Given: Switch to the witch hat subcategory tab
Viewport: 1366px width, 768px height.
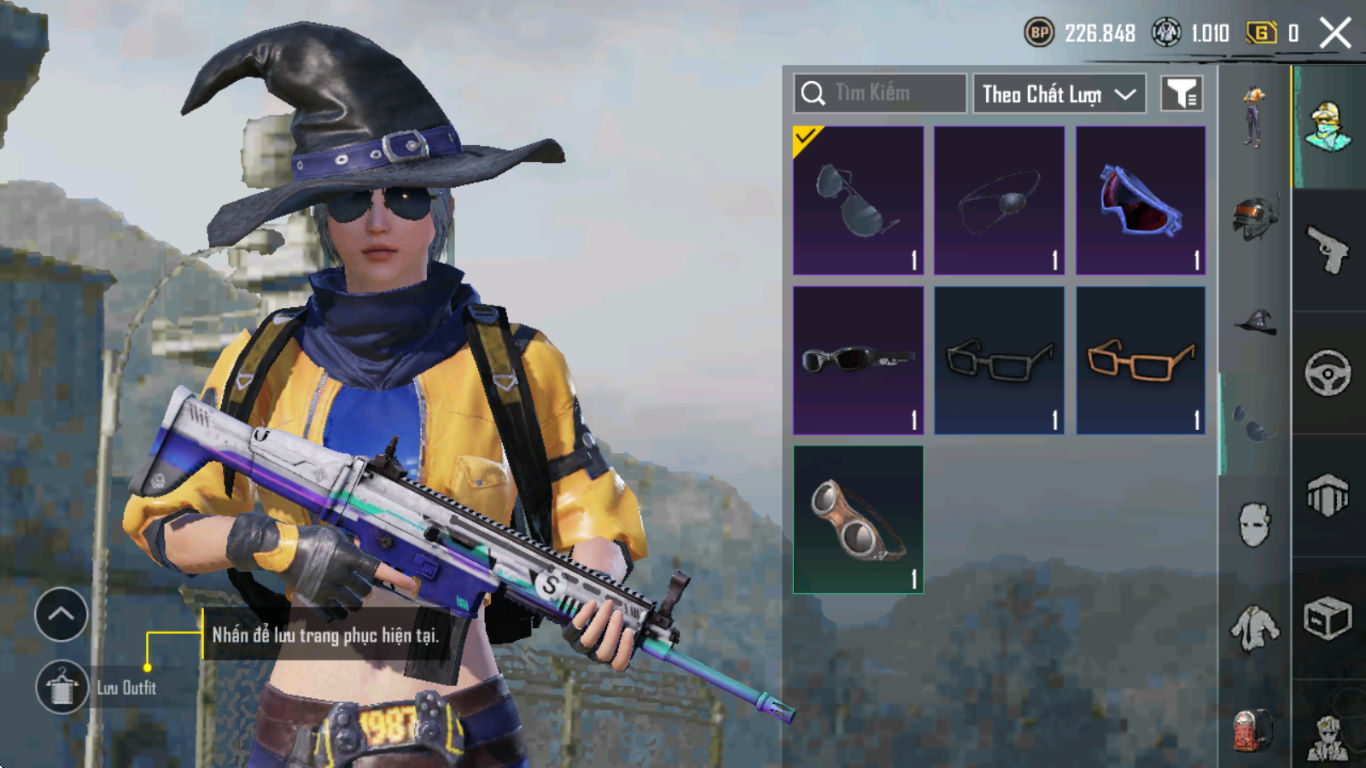Looking at the screenshot, I should click(x=1255, y=321).
